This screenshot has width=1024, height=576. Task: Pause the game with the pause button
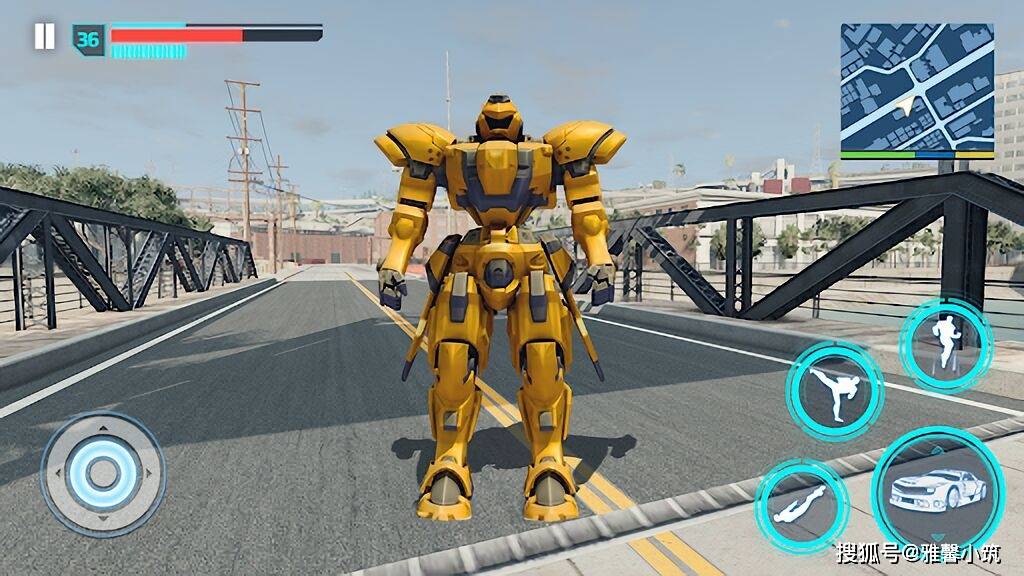[x=45, y=37]
